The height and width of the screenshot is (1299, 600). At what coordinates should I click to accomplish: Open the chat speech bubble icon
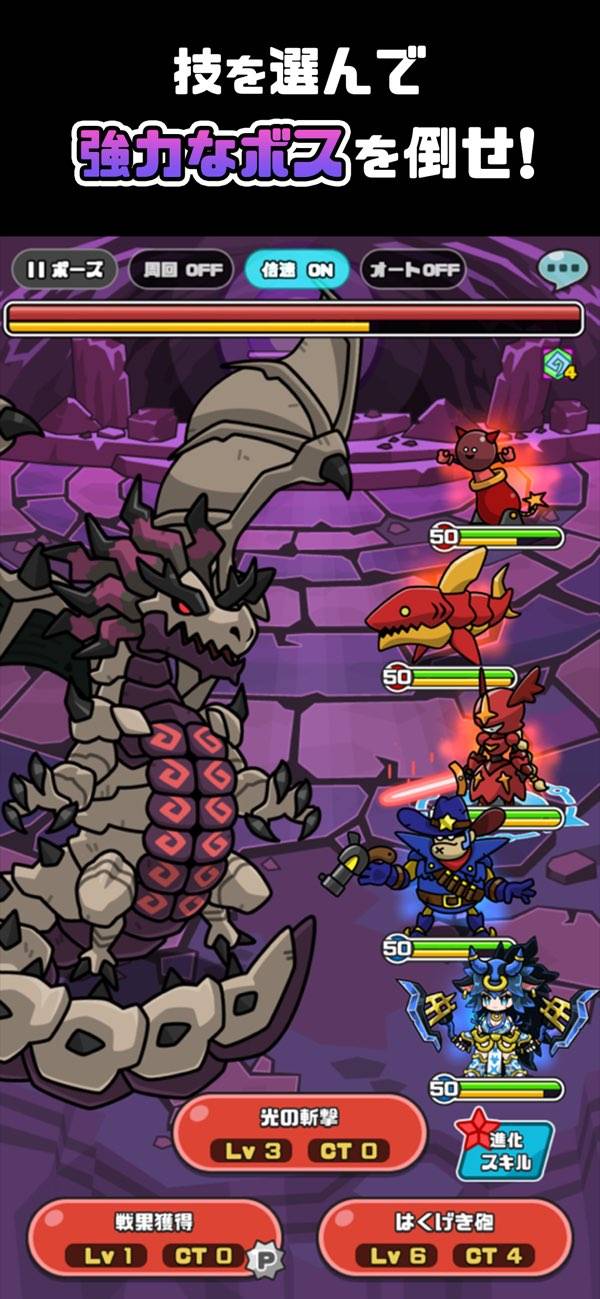(562, 269)
